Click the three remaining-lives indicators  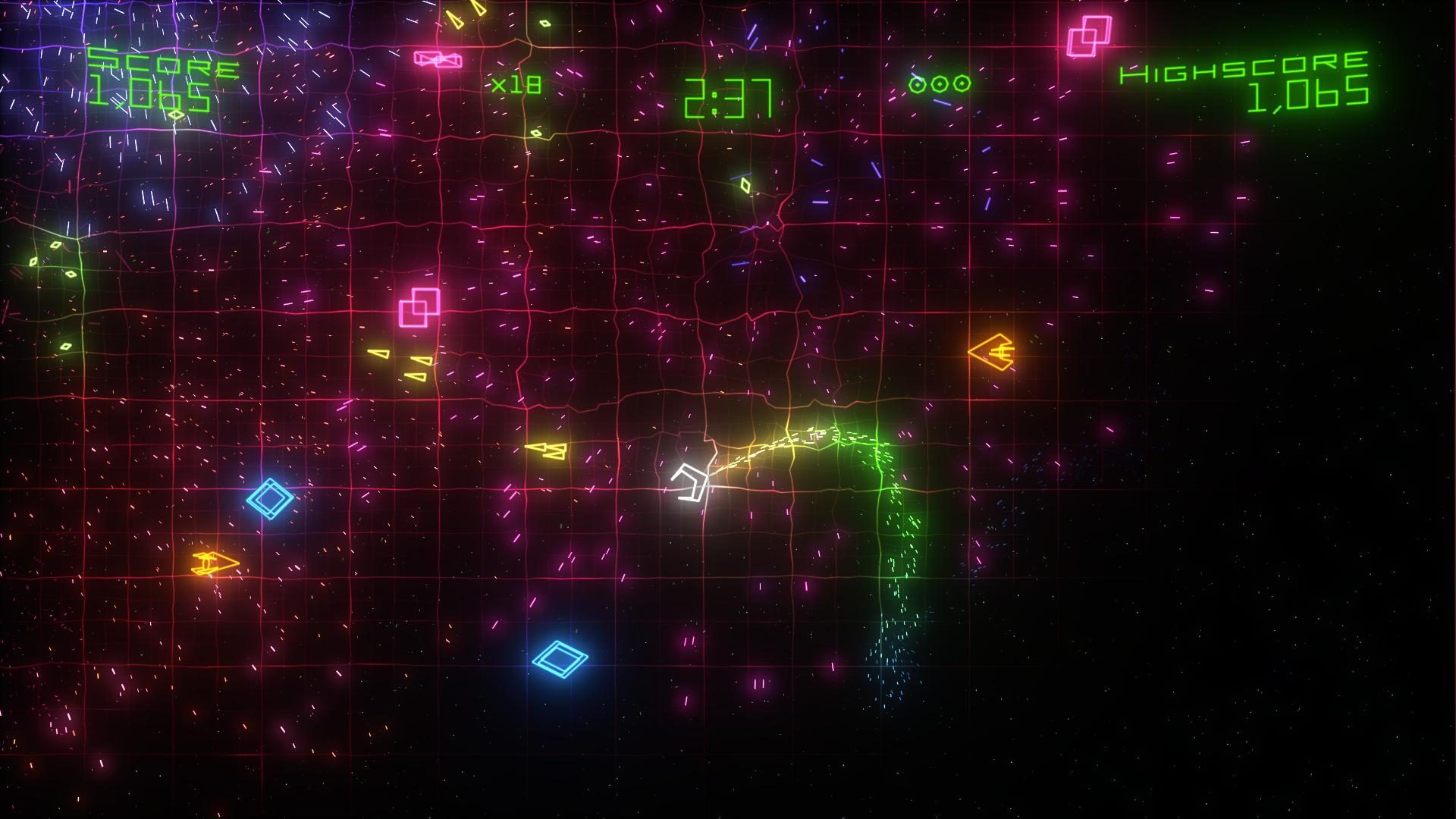tap(940, 83)
